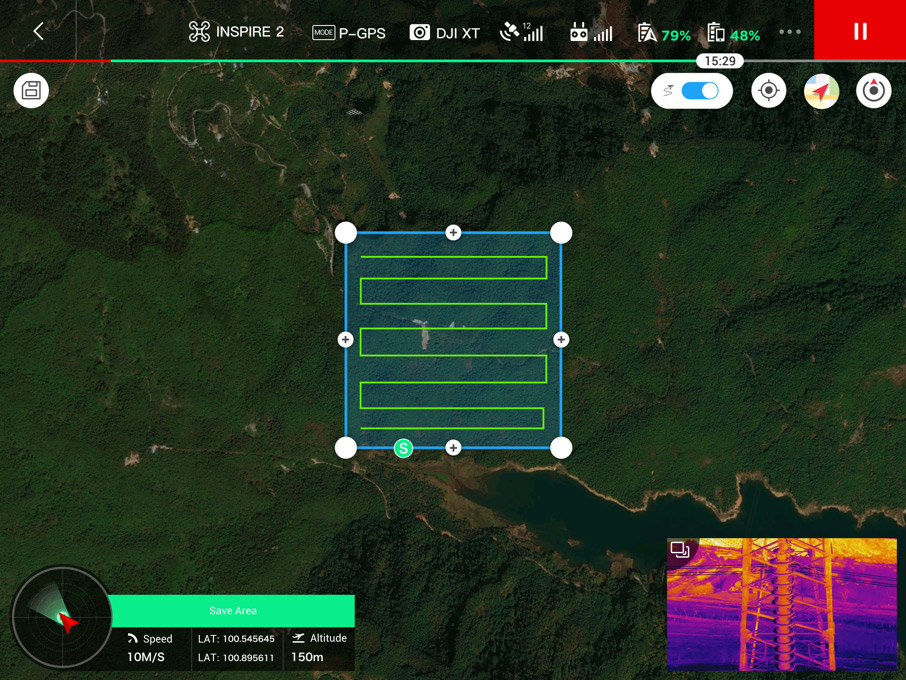This screenshot has height=680, width=906.
Task: Toggle the blue switch at top right
Action: (699, 91)
